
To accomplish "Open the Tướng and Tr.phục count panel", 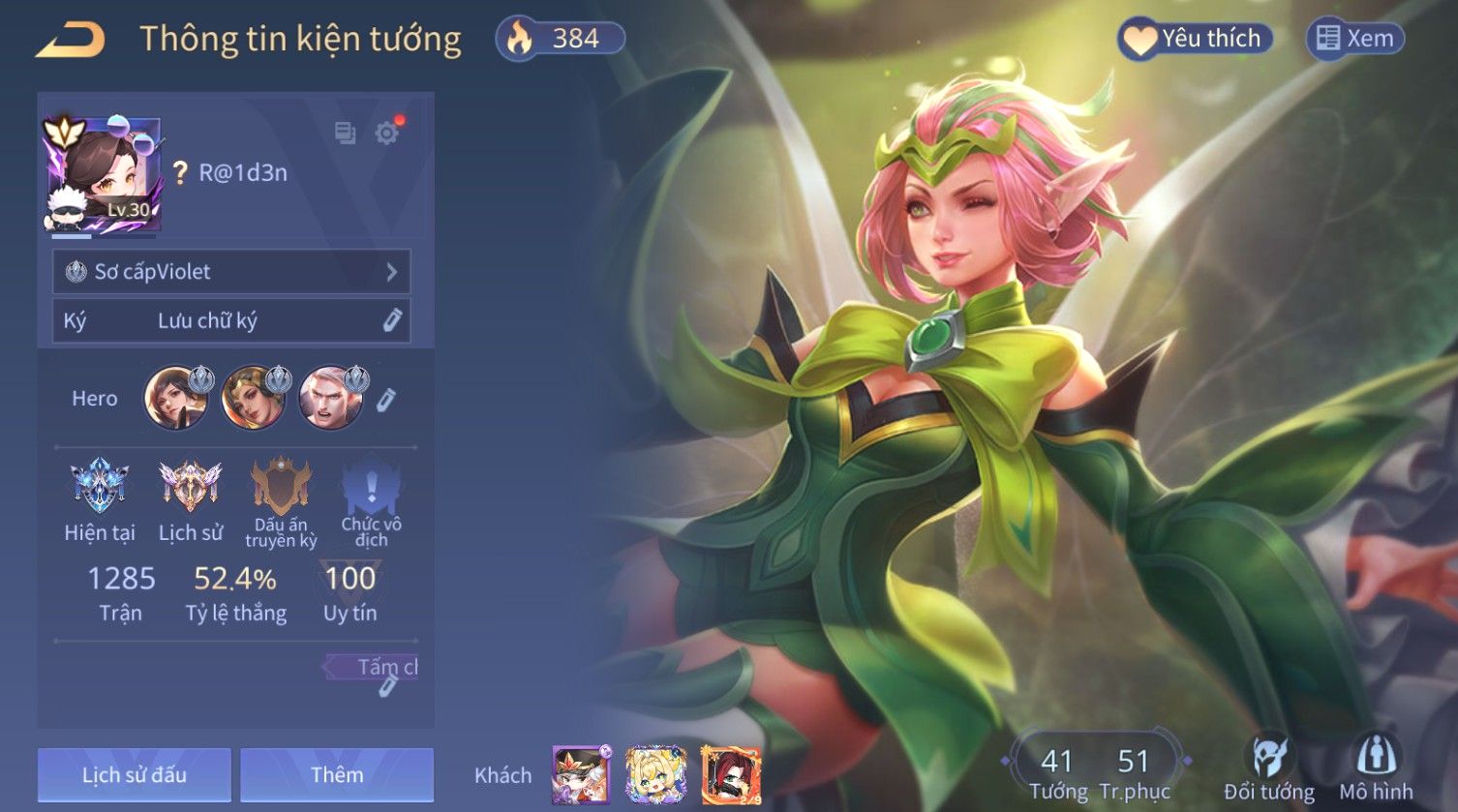I will 1096,771.
